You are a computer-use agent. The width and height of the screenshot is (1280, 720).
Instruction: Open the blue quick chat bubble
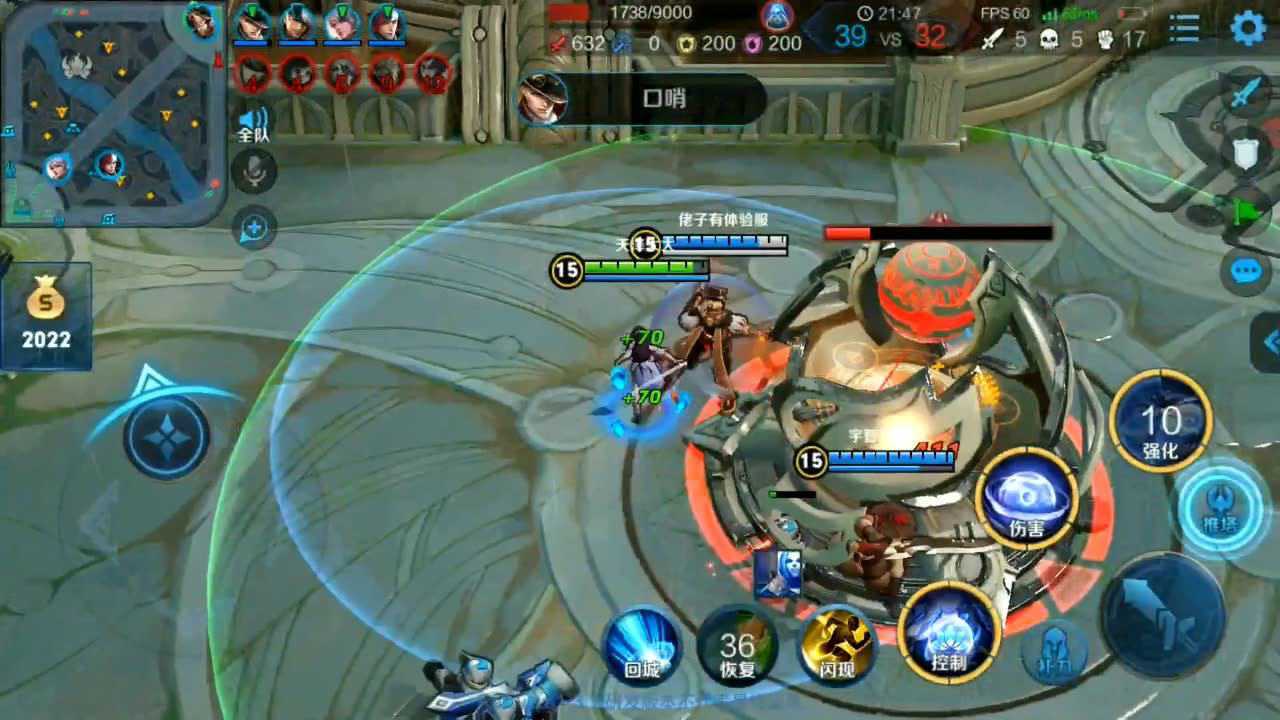1244,271
